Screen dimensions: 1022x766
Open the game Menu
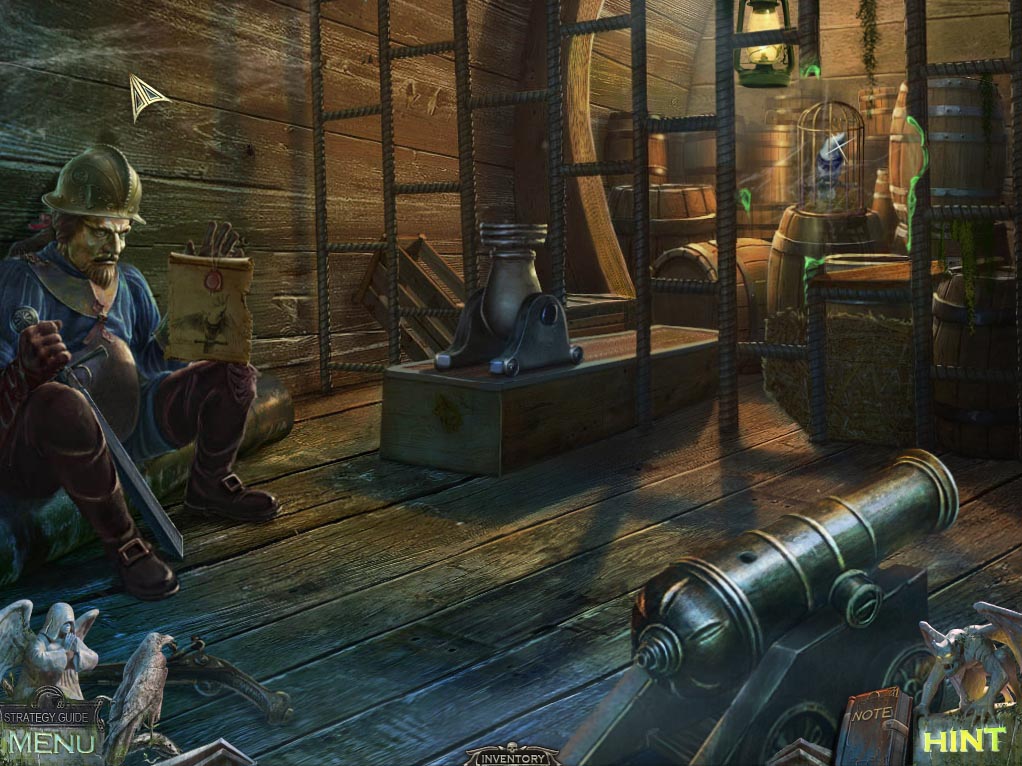51,743
